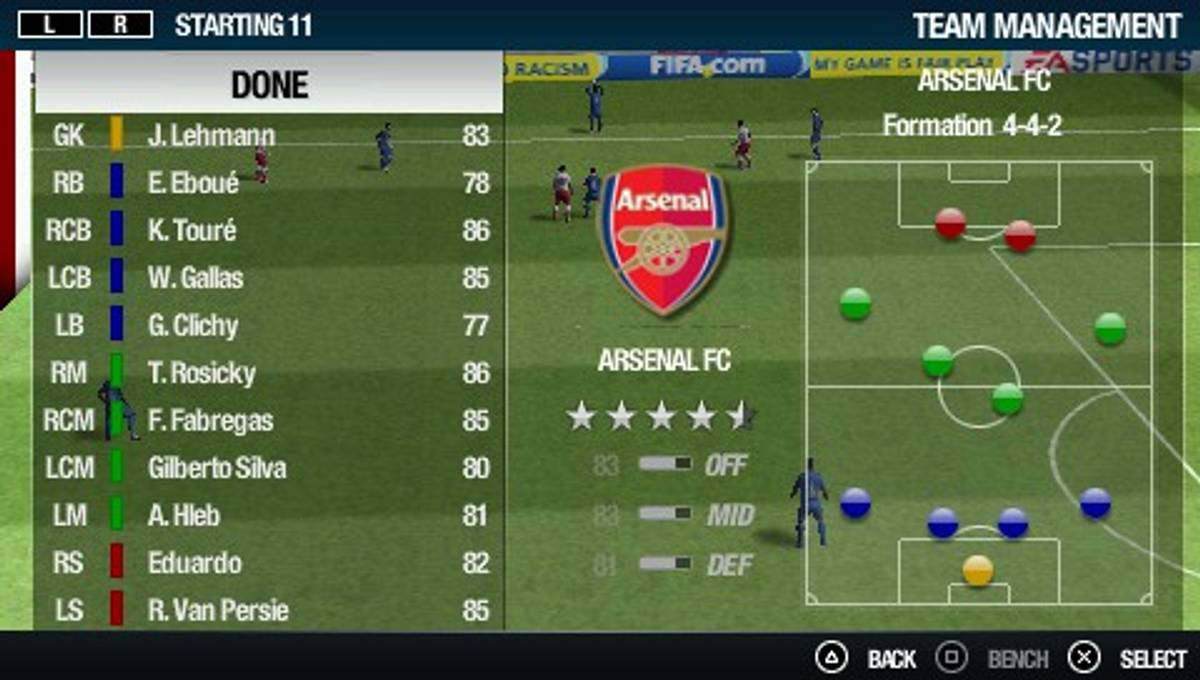Open the Arsenal club crest
This screenshot has width=1200, height=680.
pyautogui.click(x=664, y=240)
